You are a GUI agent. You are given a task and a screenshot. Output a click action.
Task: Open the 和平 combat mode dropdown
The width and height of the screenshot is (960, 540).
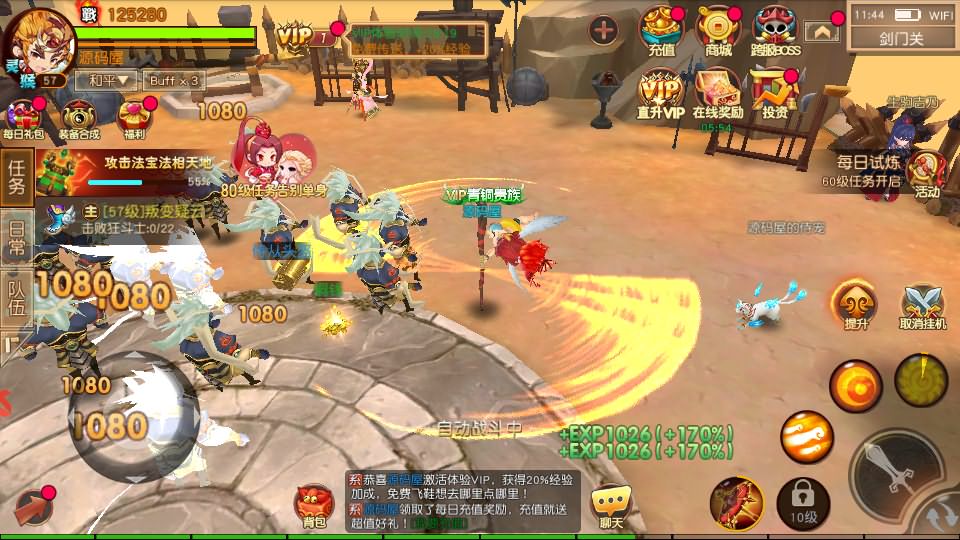point(108,80)
